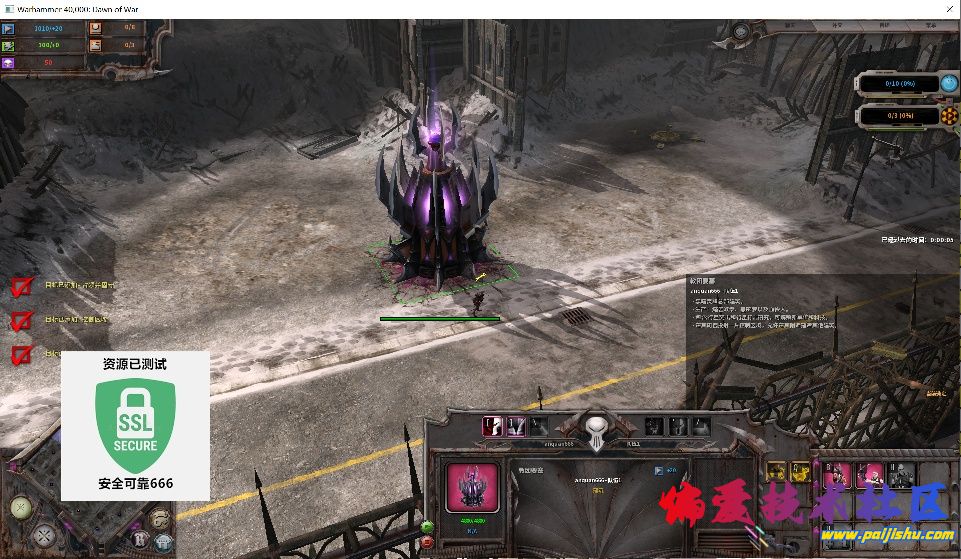This screenshot has height=559, width=961.
Task: Click the green round button beside the portrait
Action: (x=428, y=526)
